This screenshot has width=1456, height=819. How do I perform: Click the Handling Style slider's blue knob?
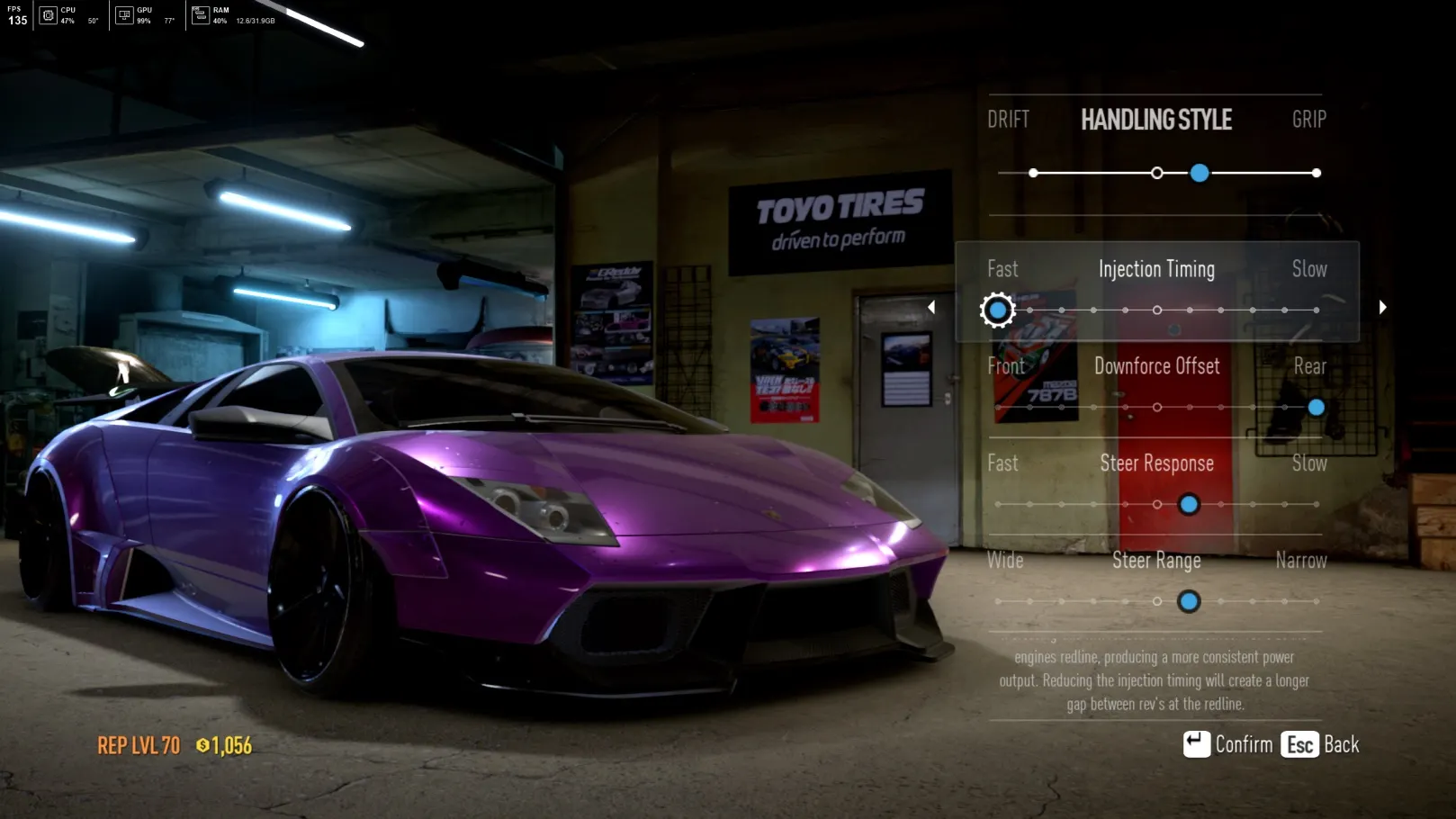click(x=1199, y=173)
